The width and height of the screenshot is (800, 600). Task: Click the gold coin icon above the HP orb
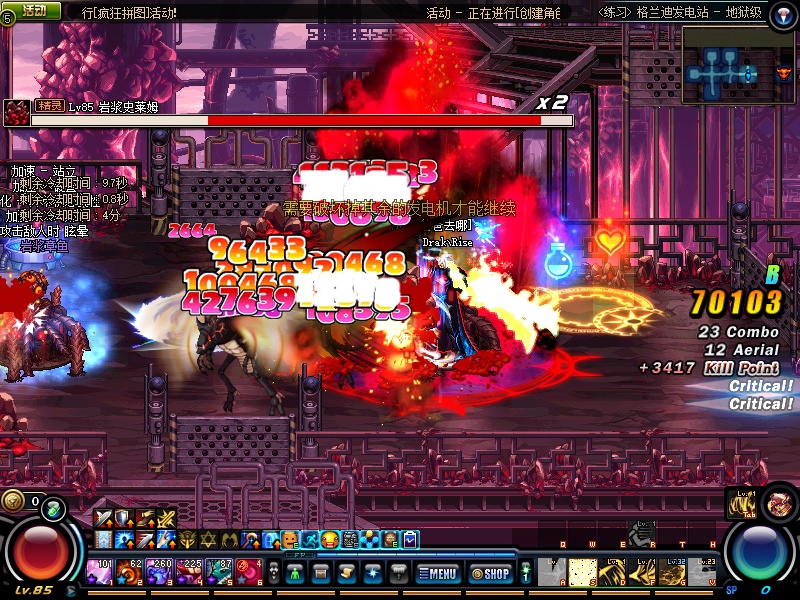click(13, 501)
